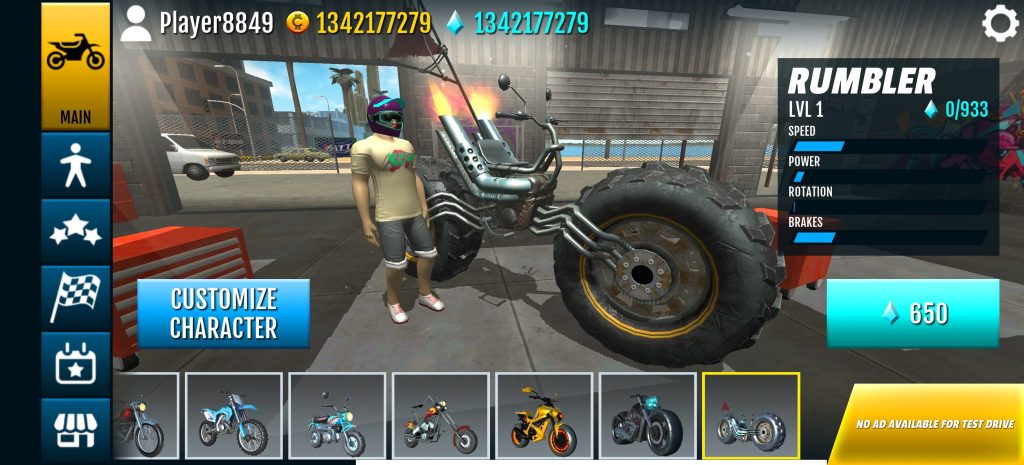Switch to the character figure tab
The width and height of the screenshot is (1024, 465).
coord(75,166)
